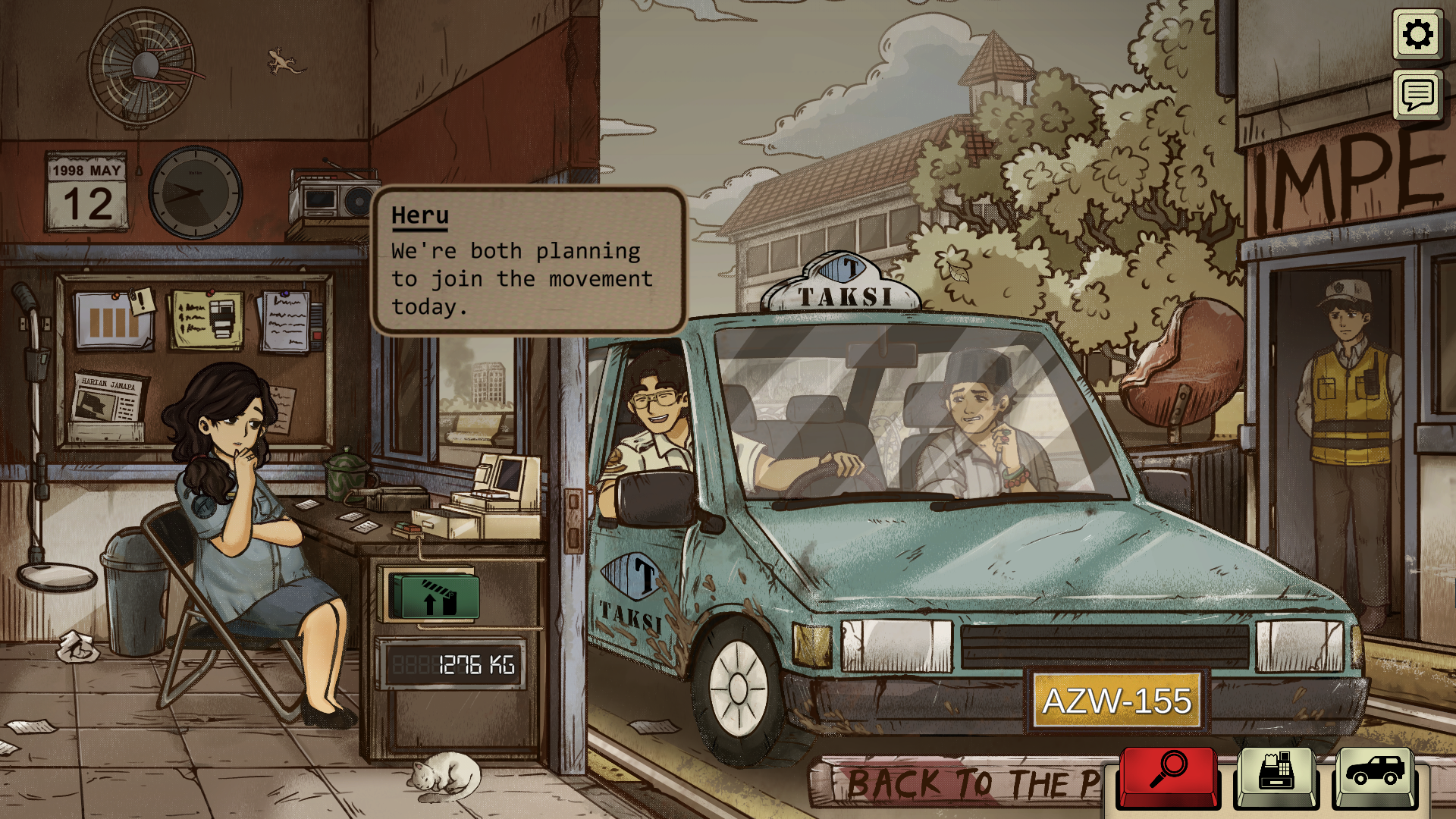Advance Heru's dialogue box
Image resolution: width=1456 pixels, height=819 pixels.
point(529,260)
